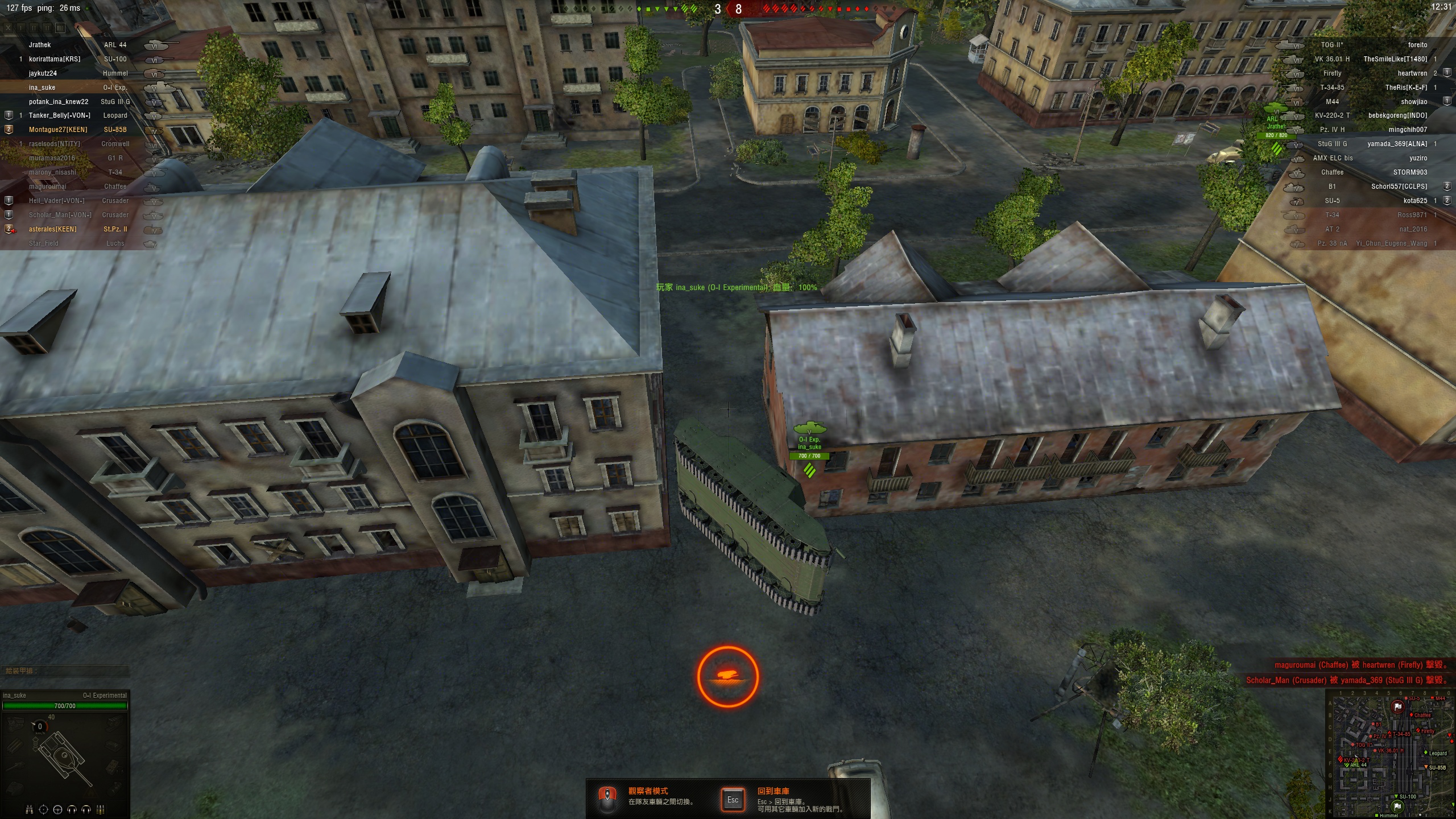
Task: Click the steering wheel driver icon
Action: [57, 809]
